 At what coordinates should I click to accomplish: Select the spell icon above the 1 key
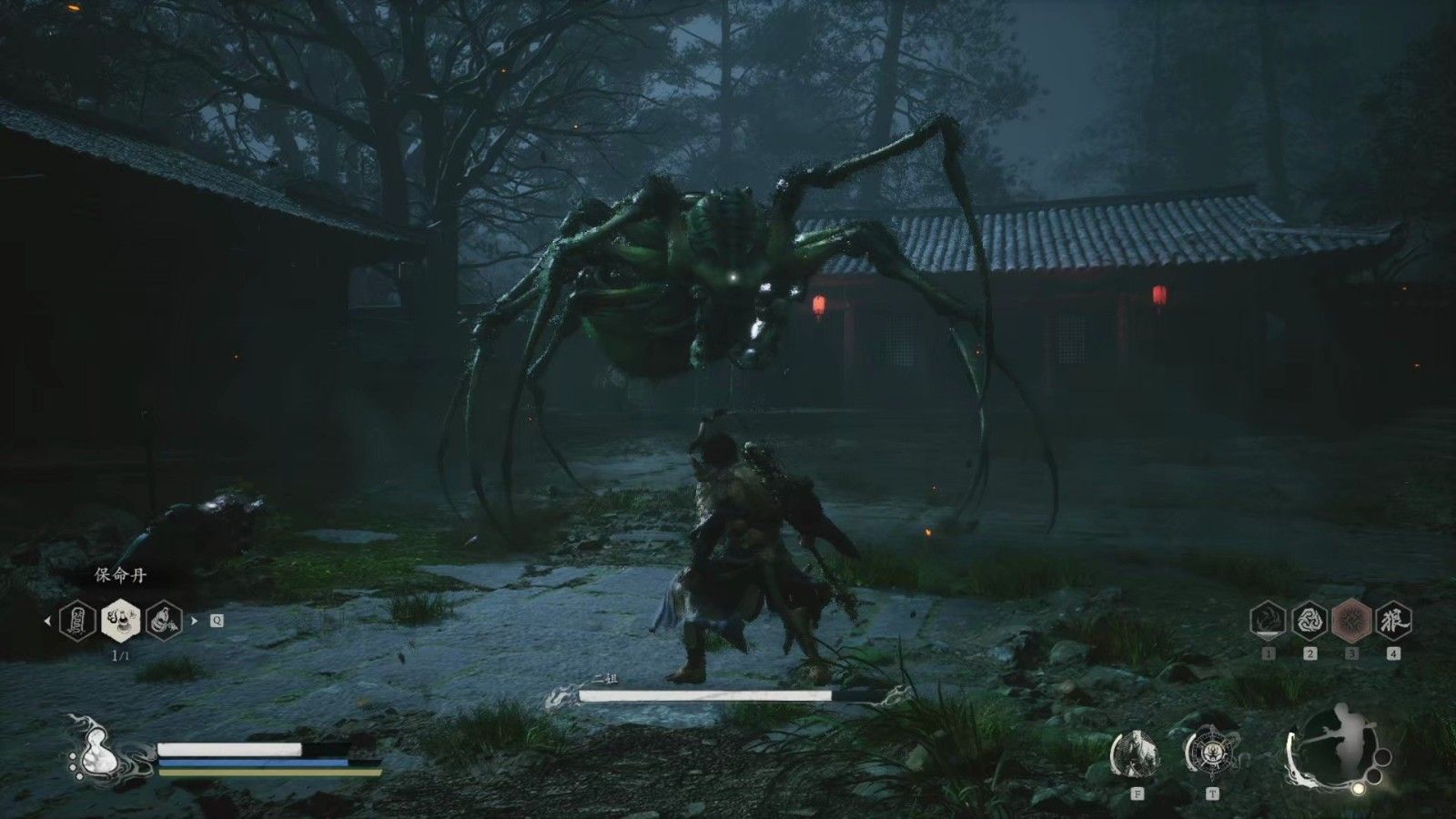click(1267, 622)
